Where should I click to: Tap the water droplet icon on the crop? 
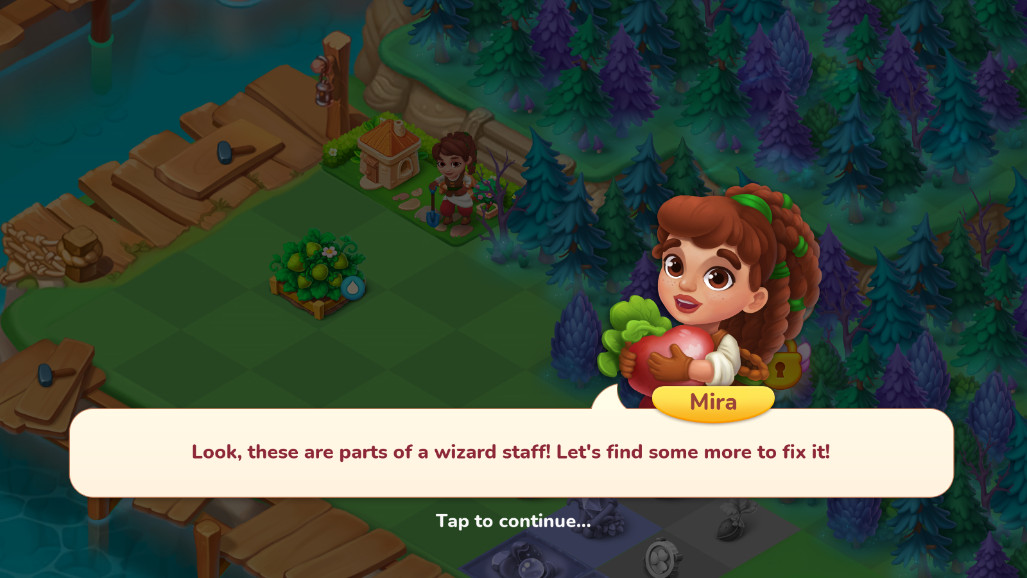[353, 288]
